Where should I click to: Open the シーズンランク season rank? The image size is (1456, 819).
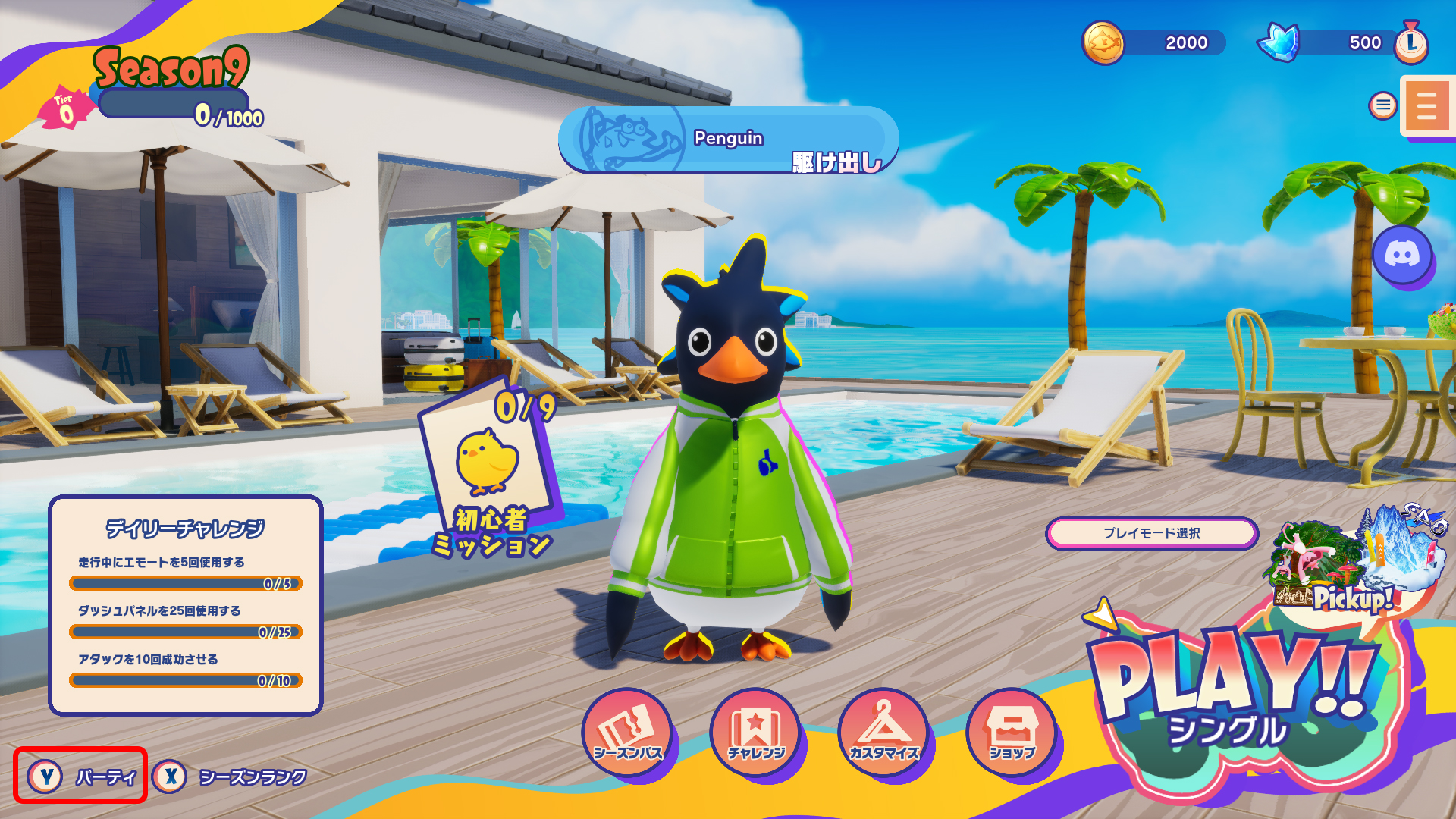point(231,777)
